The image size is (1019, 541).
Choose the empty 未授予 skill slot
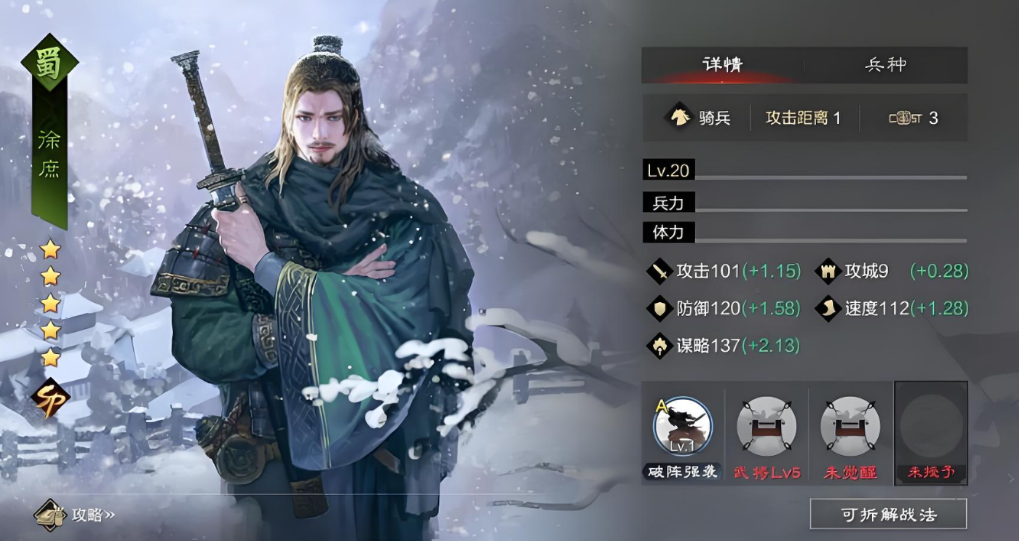click(931, 427)
